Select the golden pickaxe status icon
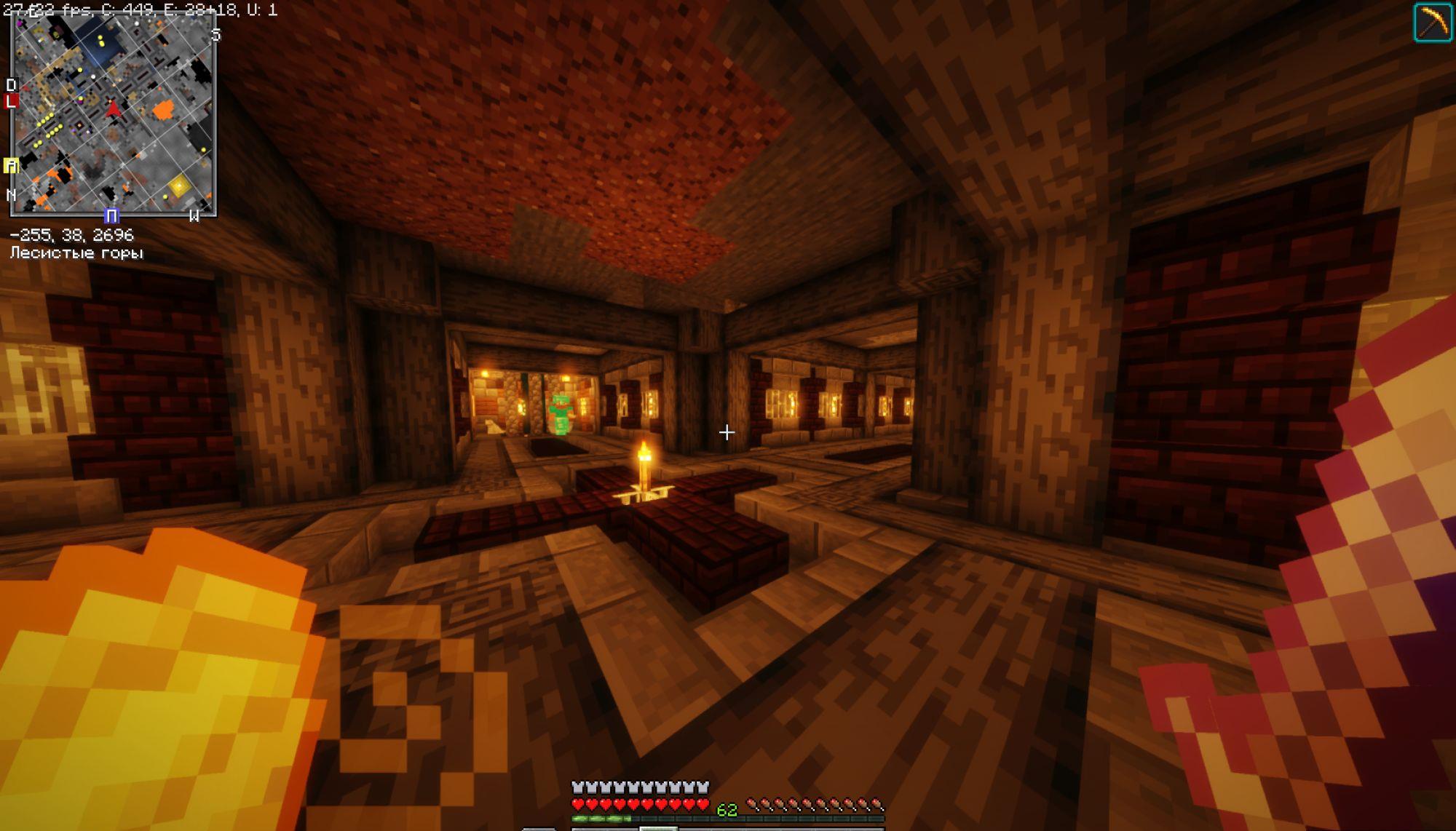Viewport: 1456px width, 831px height. pos(1432,23)
